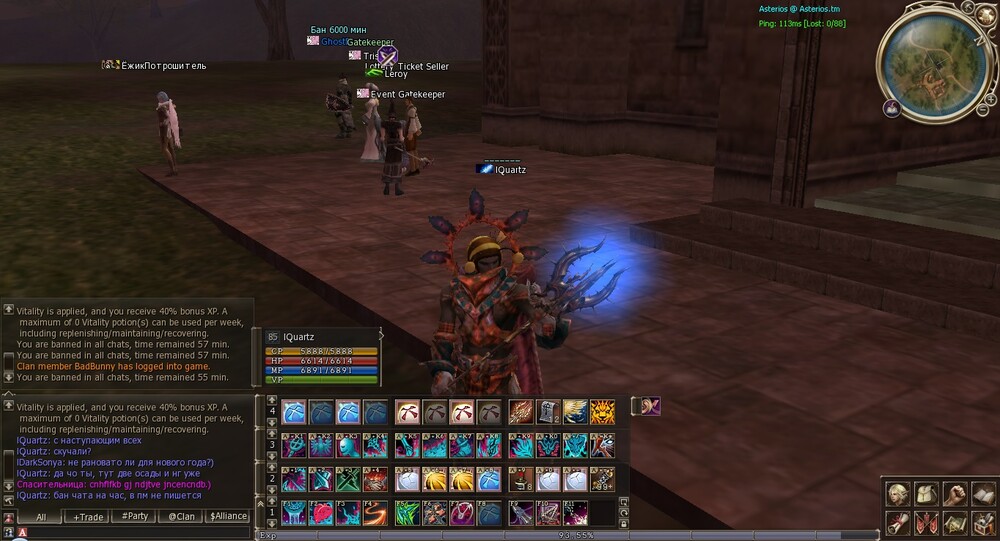
Task: Switch to the +Trade chat tab
Action: (x=90, y=516)
